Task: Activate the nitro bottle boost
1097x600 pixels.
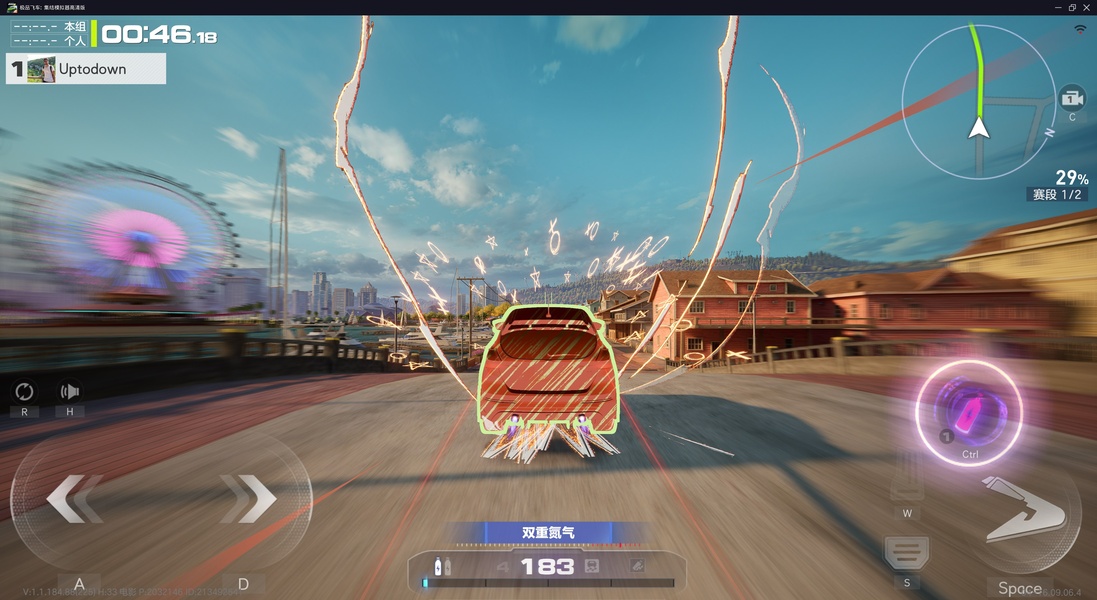Action: click(968, 412)
